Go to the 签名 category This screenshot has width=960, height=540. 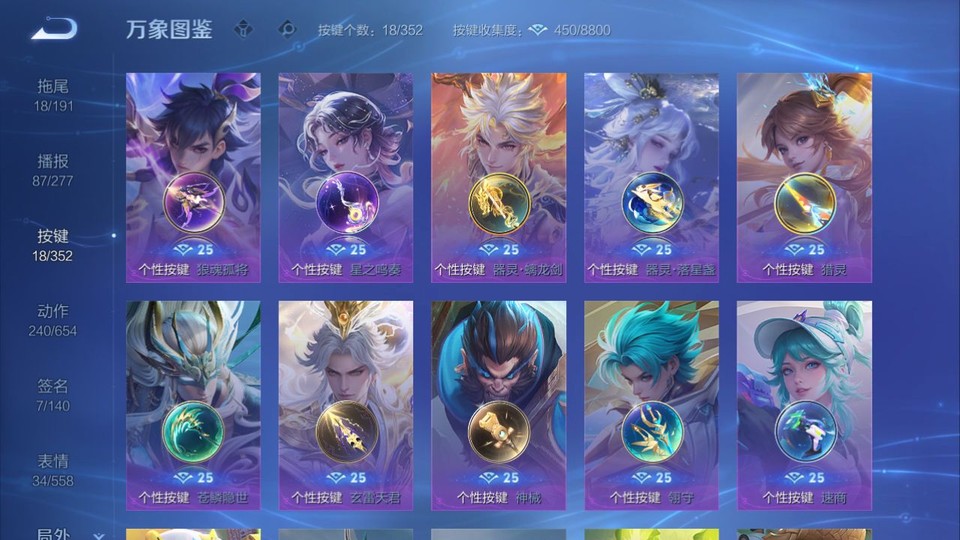[x=54, y=395]
